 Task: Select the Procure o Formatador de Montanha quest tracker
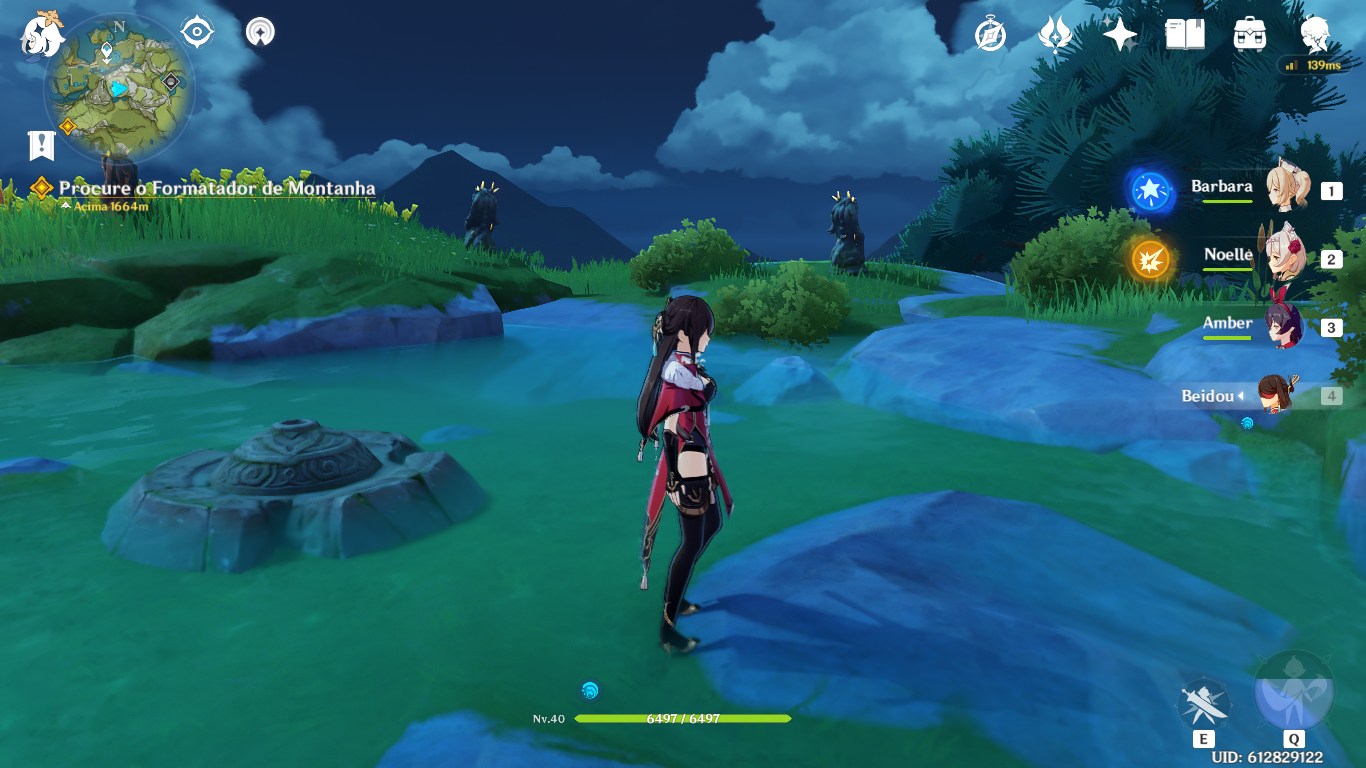coord(216,188)
